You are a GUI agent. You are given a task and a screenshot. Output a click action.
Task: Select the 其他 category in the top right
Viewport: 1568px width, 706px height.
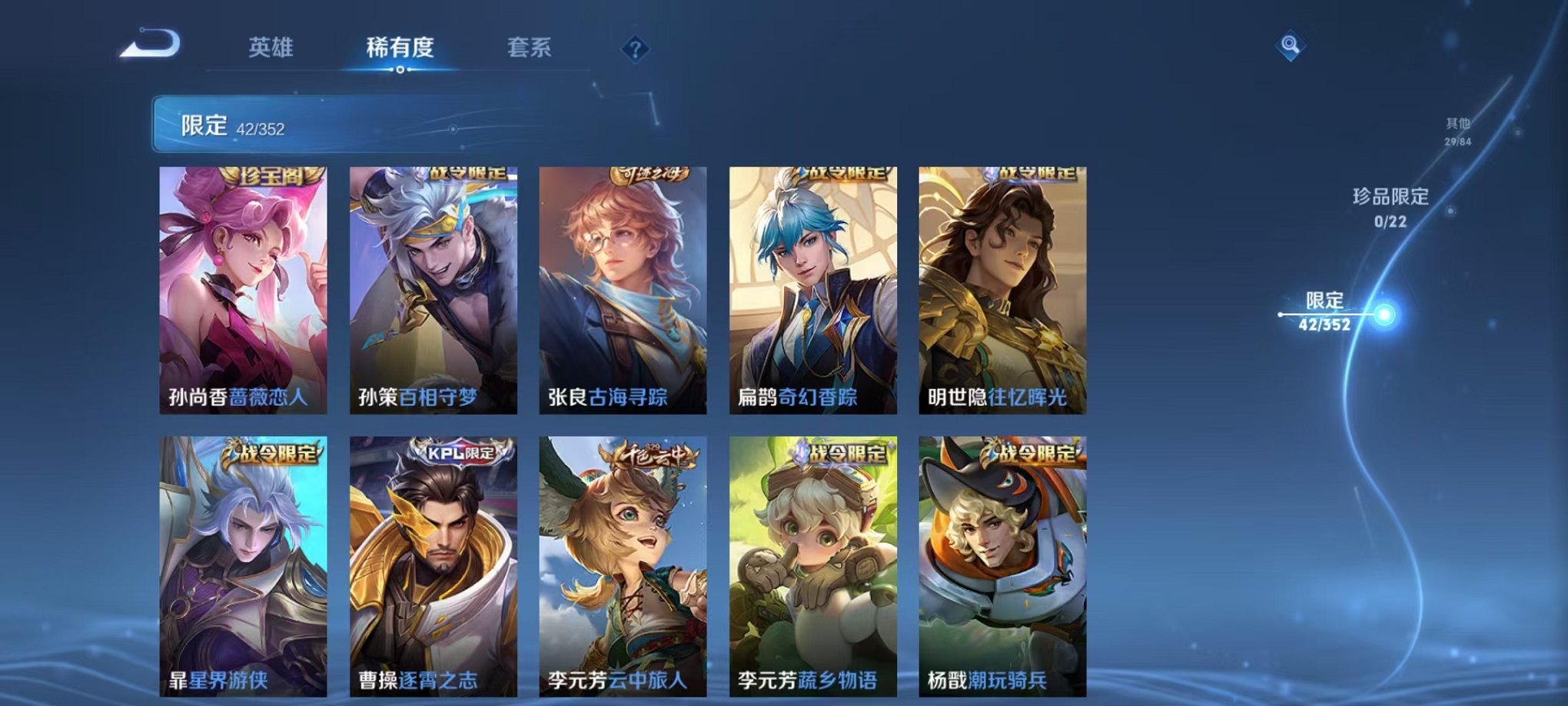(1459, 129)
